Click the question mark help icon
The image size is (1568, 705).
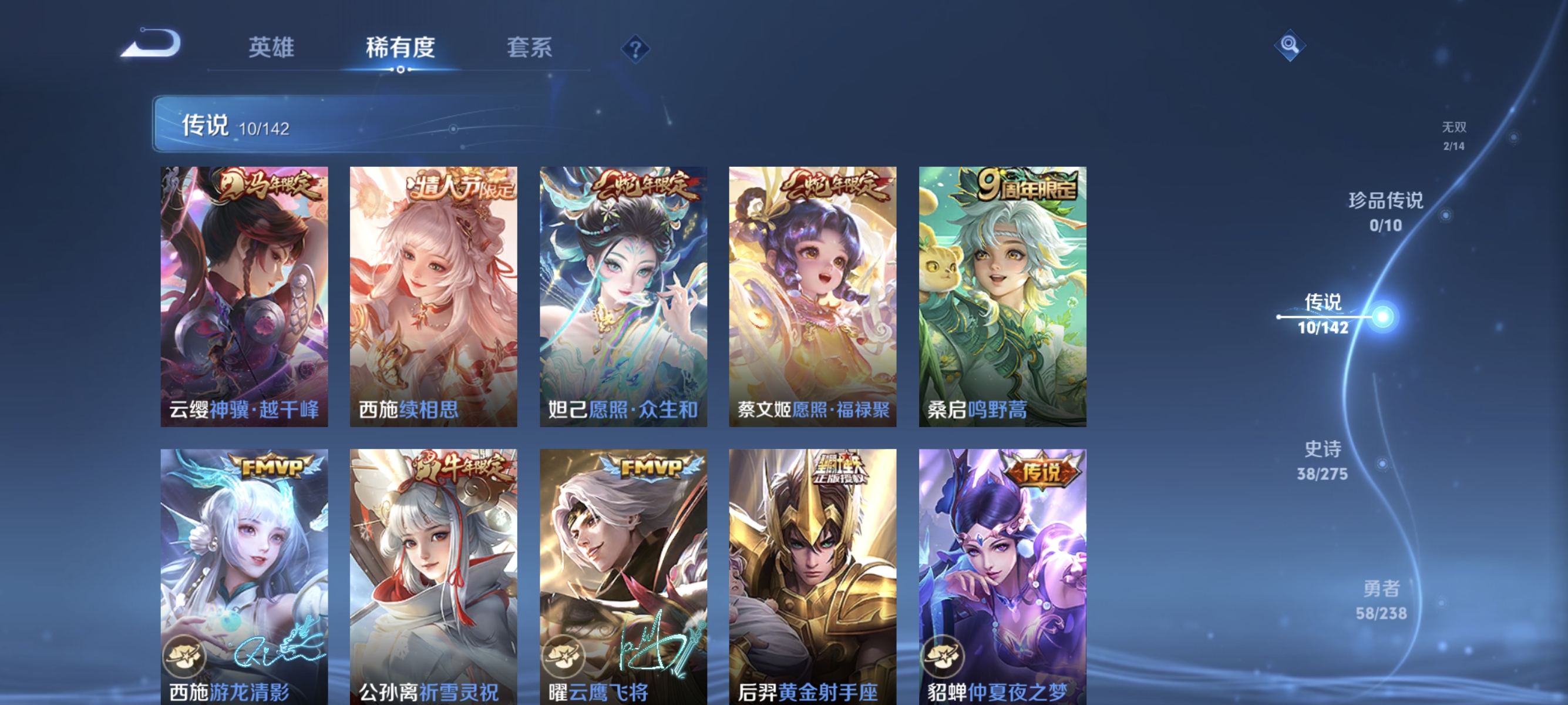click(635, 50)
